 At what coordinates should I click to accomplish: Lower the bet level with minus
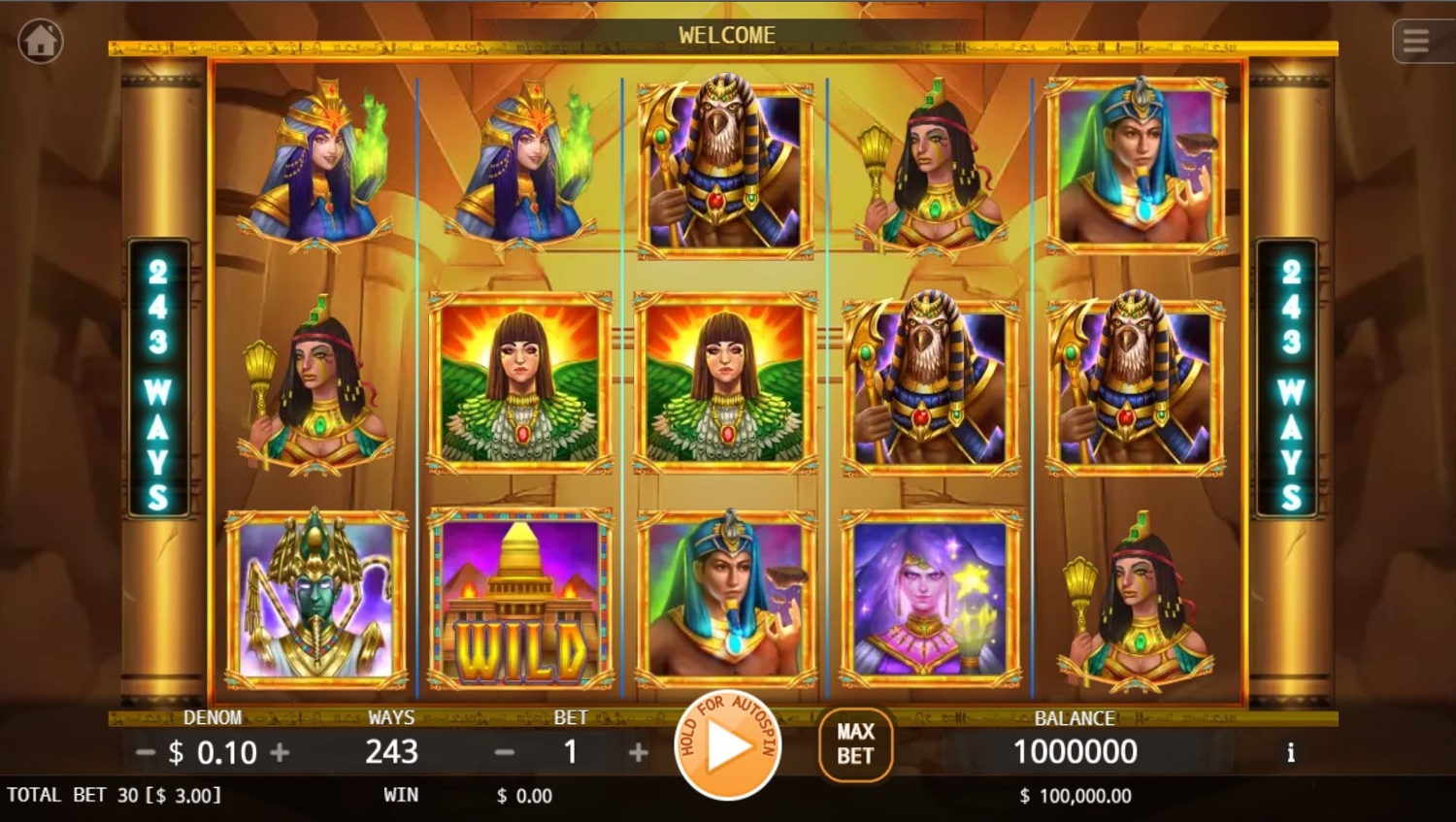pyautogui.click(x=504, y=752)
